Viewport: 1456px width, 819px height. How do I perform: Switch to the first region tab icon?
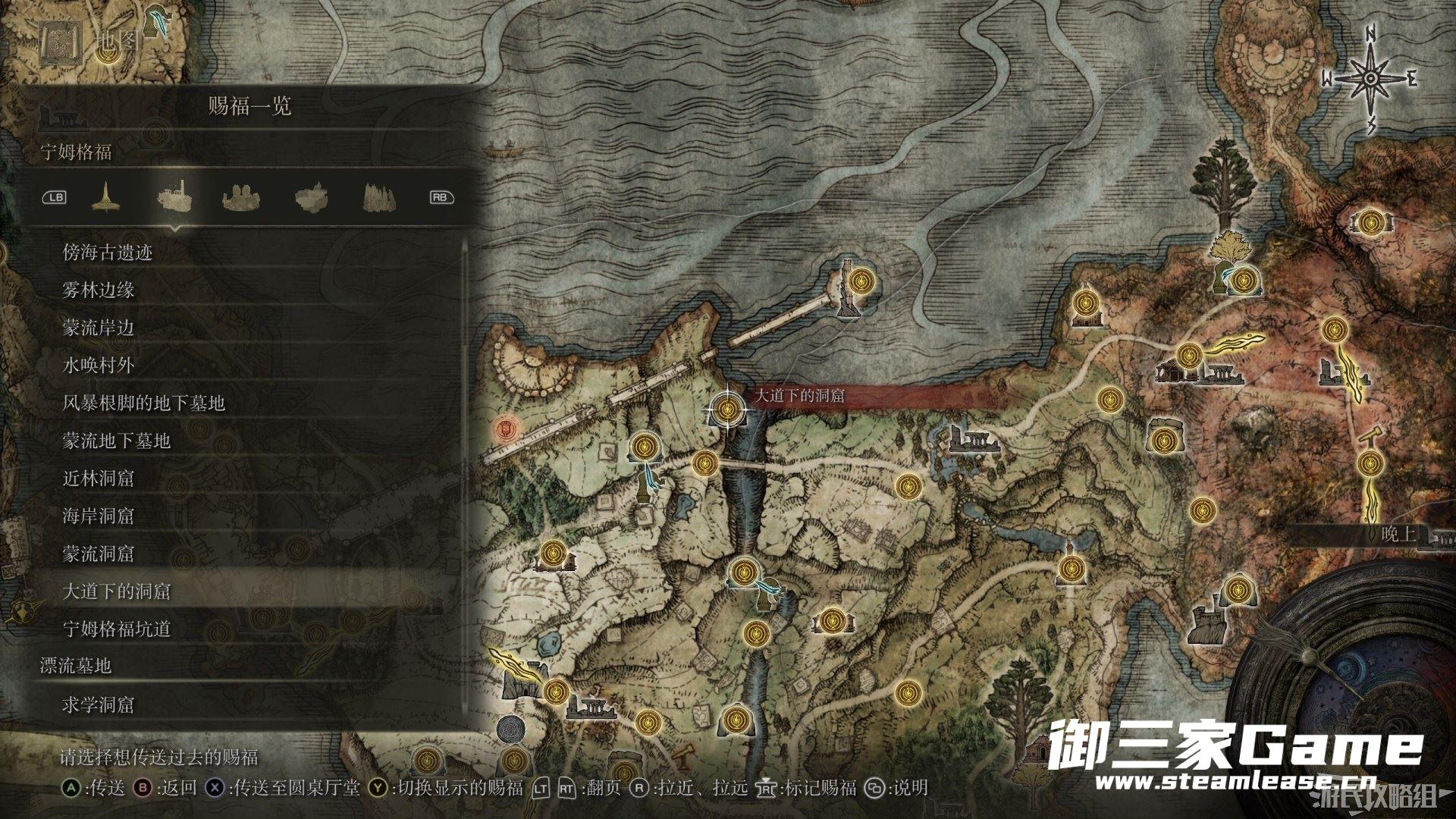106,197
